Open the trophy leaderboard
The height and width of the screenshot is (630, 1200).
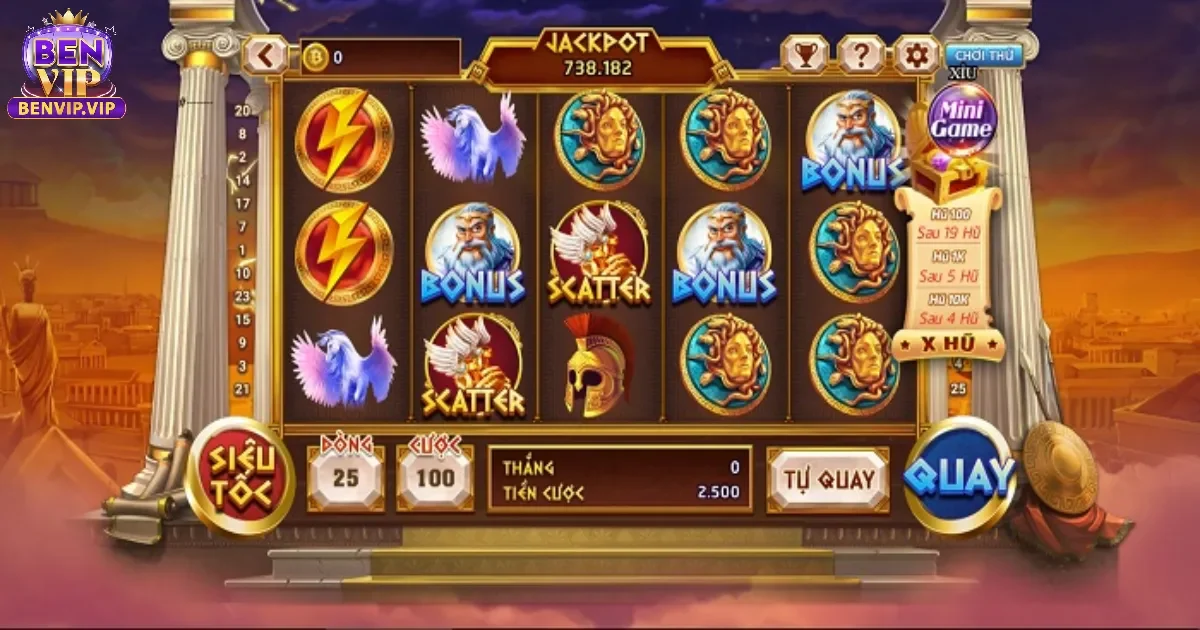tap(804, 55)
